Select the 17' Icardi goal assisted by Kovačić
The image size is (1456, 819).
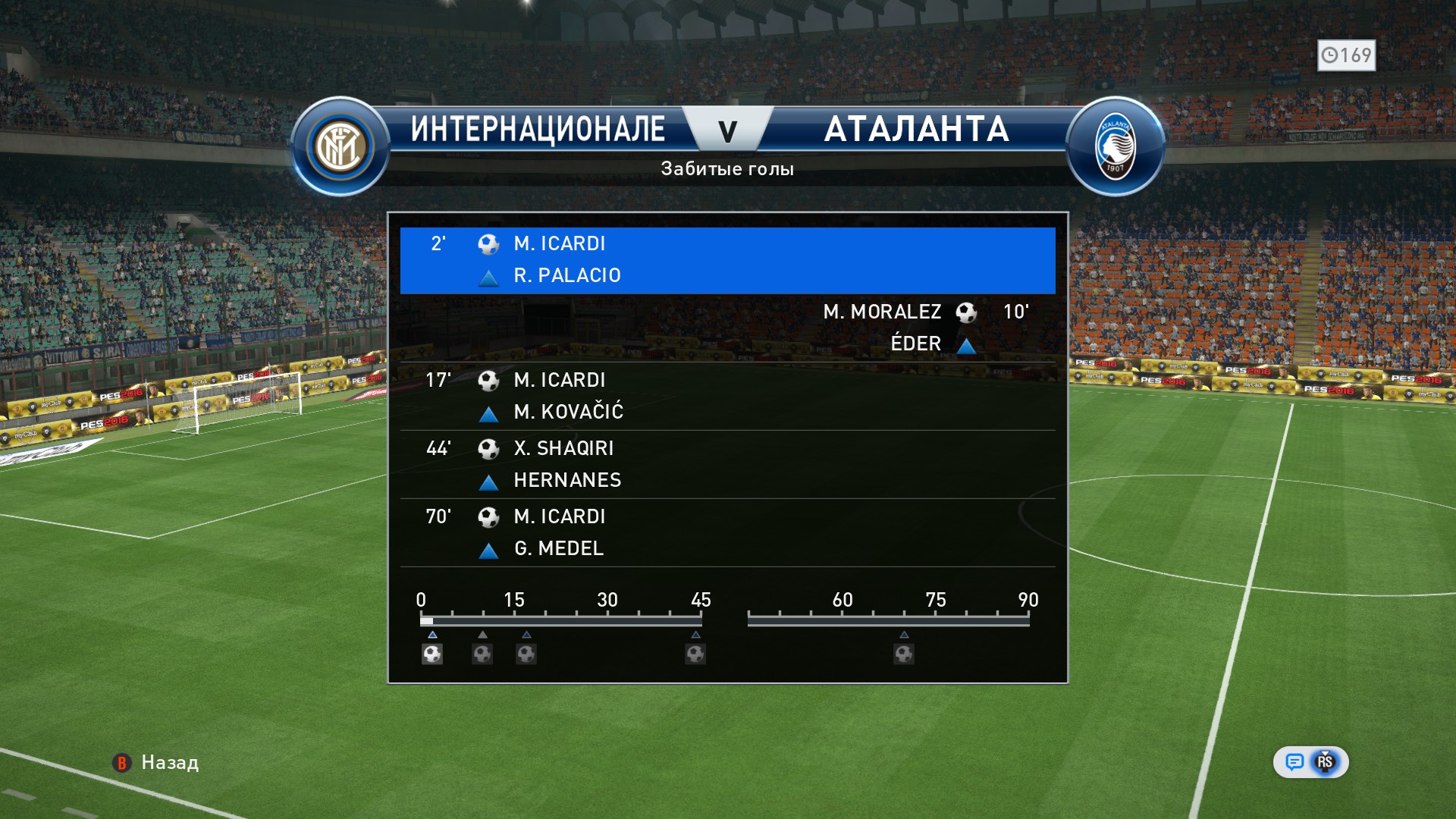tap(727, 396)
